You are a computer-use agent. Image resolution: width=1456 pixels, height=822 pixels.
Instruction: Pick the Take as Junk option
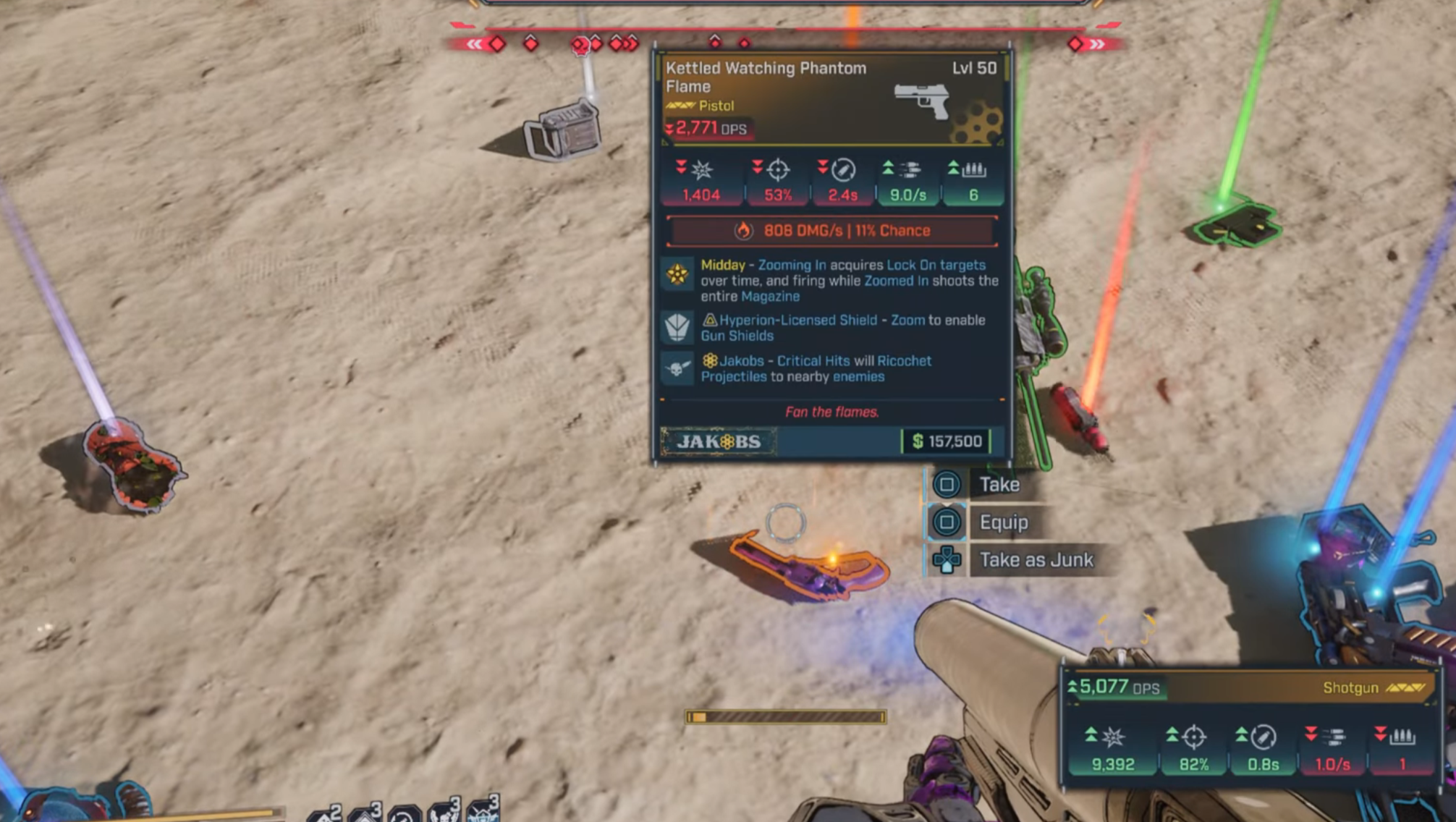click(1035, 559)
